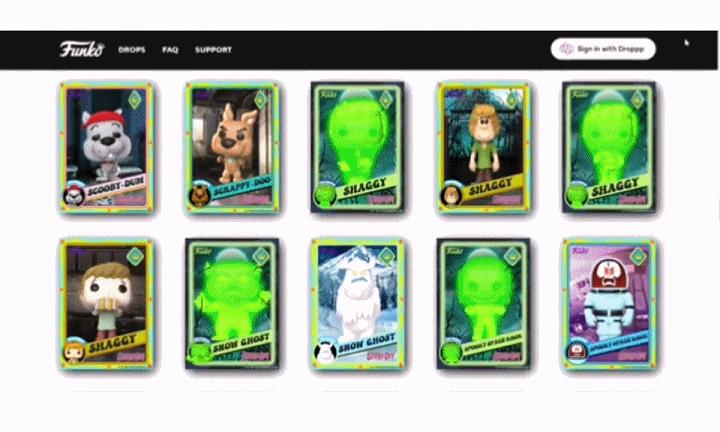Viewport: 720px width, 432px height.
Task: Open the Funko logo home link
Action: [x=77, y=49]
